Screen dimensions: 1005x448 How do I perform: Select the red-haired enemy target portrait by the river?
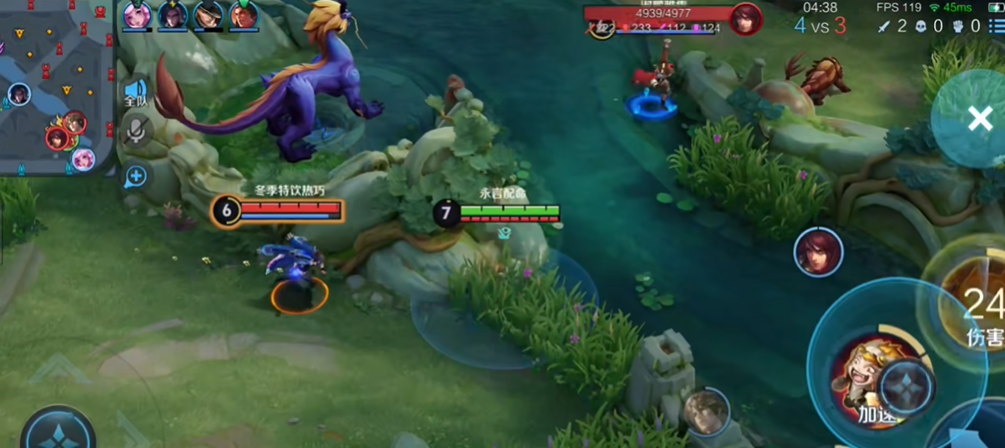[817, 251]
